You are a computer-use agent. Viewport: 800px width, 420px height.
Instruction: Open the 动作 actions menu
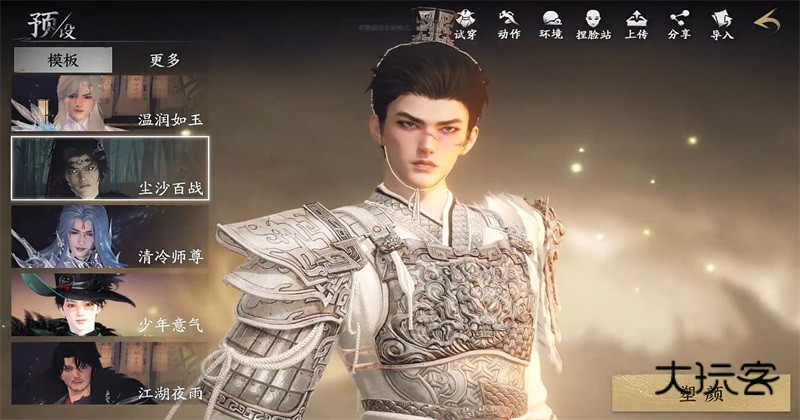(509, 24)
